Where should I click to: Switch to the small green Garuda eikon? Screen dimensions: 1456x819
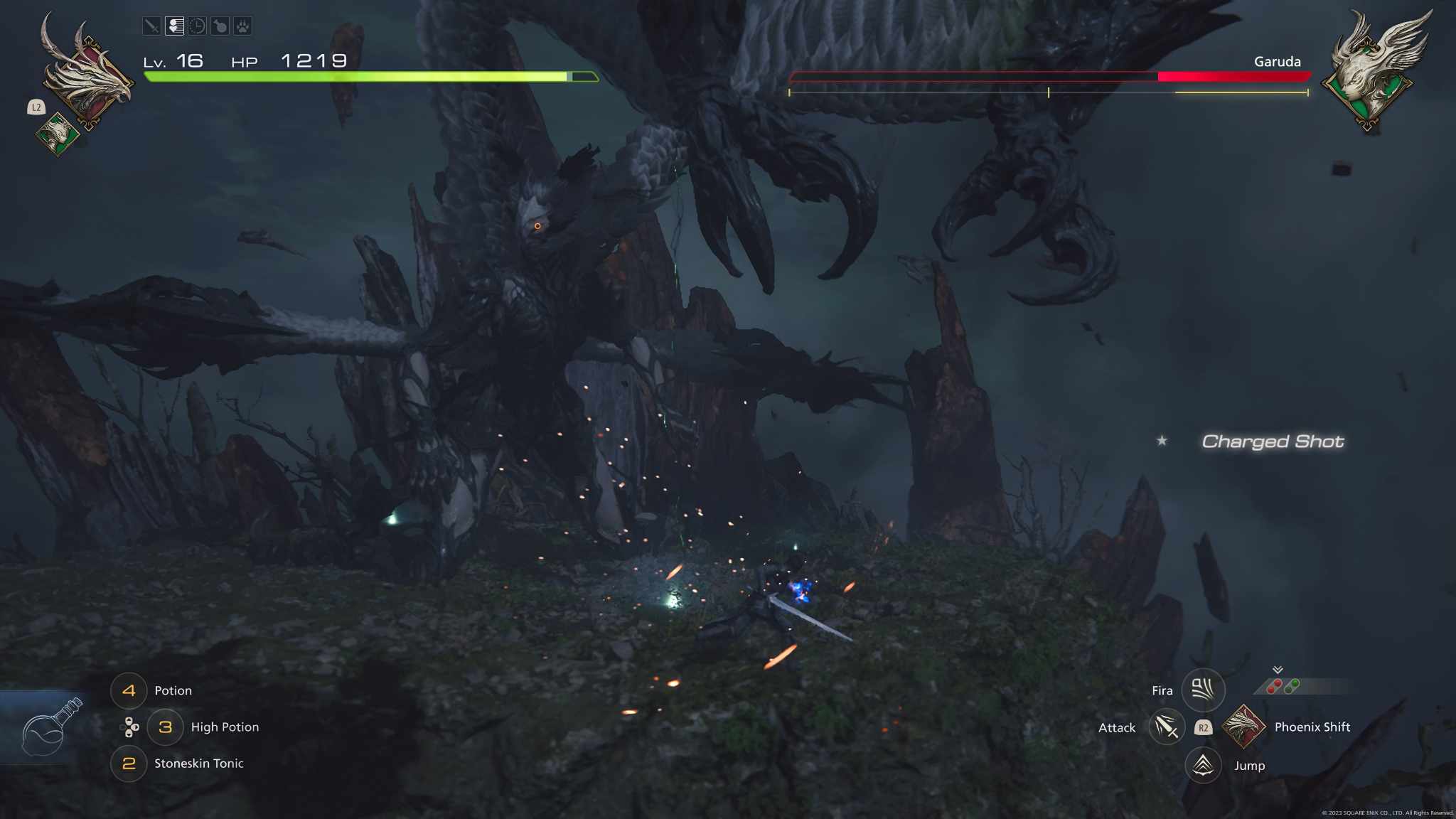[x=58, y=133]
